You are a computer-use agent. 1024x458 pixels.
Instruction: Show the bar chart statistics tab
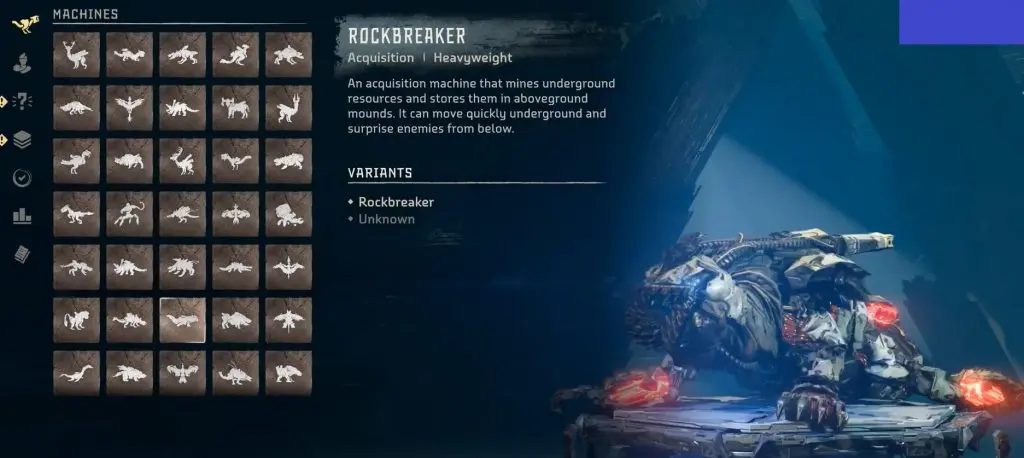pyautogui.click(x=22, y=216)
